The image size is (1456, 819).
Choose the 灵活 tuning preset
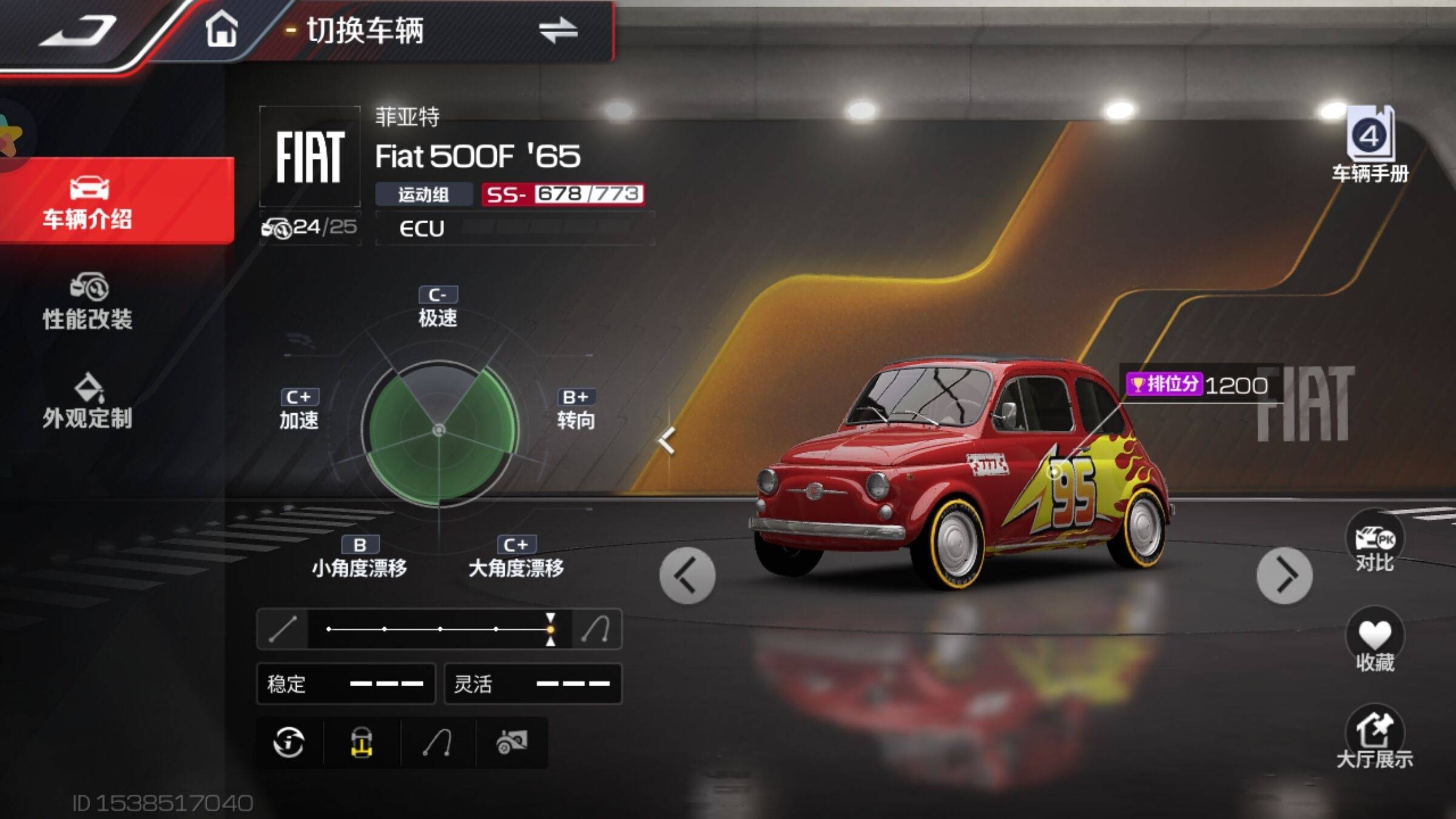pyautogui.click(x=533, y=684)
